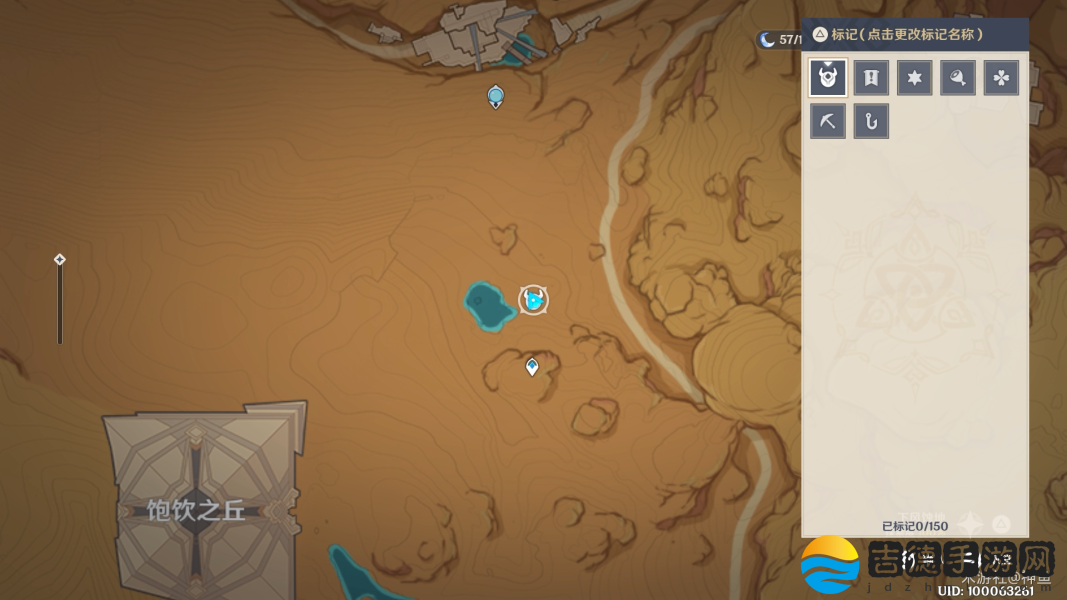Select the pickaxe ore marker icon

828,122
